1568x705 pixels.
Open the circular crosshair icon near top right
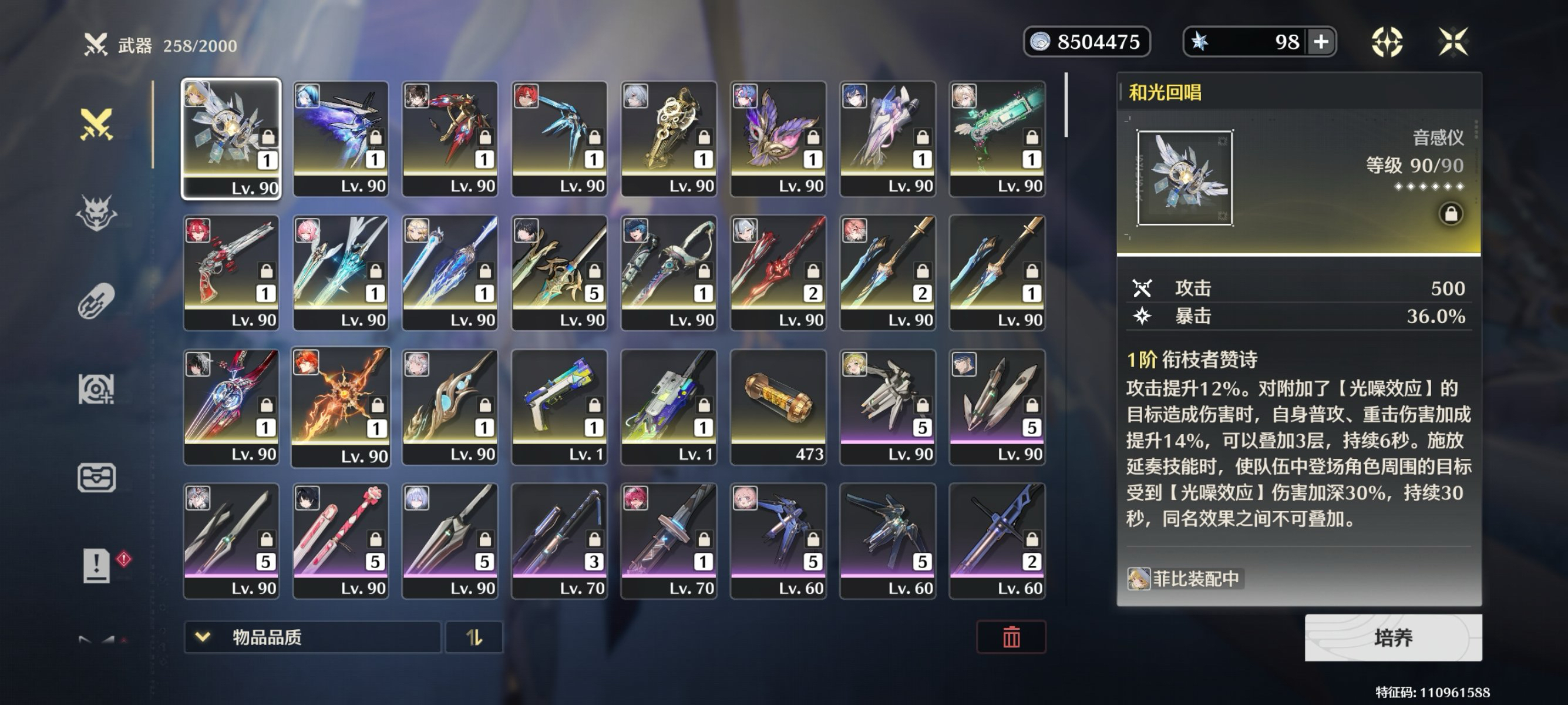[x=1387, y=42]
